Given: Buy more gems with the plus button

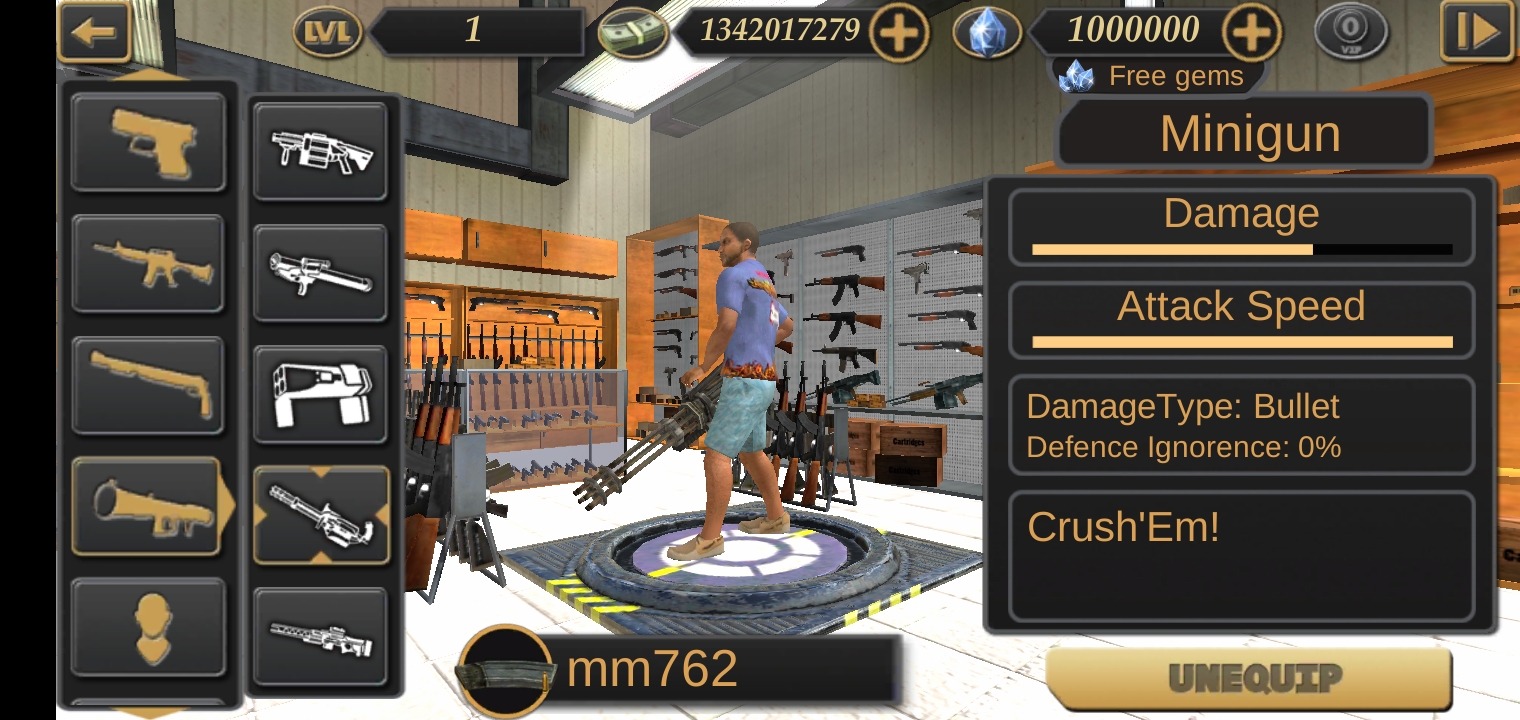Looking at the screenshot, I should click(1251, 33).
